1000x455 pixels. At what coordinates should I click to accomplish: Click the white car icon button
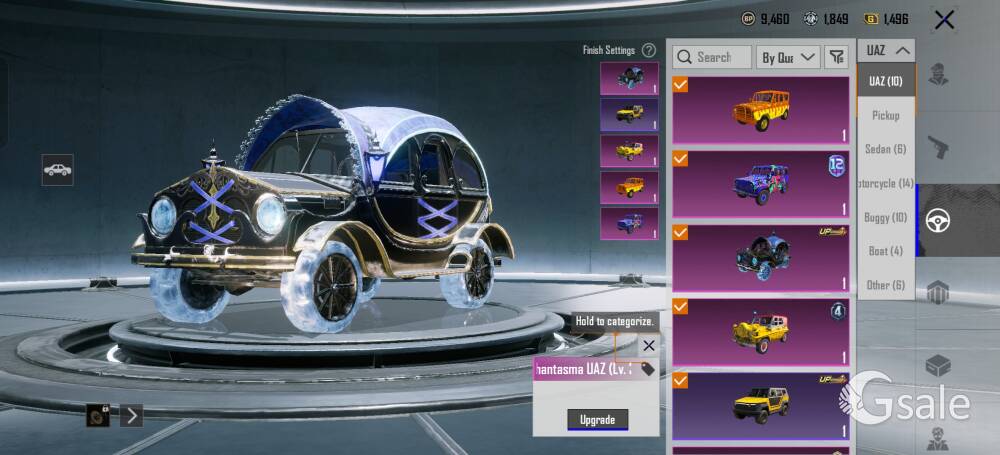[x=58, y=170]
